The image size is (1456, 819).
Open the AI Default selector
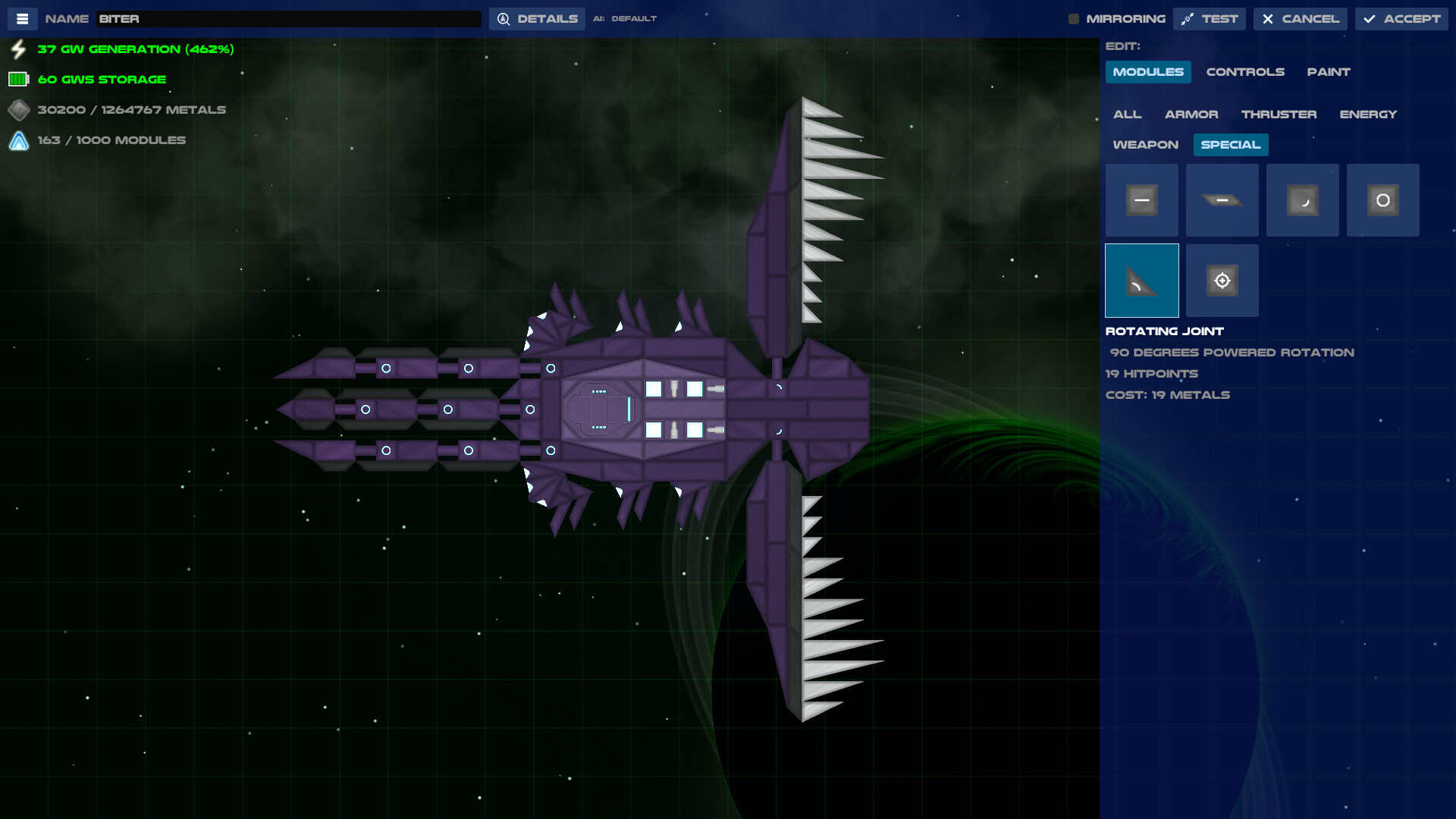point(625,18)
